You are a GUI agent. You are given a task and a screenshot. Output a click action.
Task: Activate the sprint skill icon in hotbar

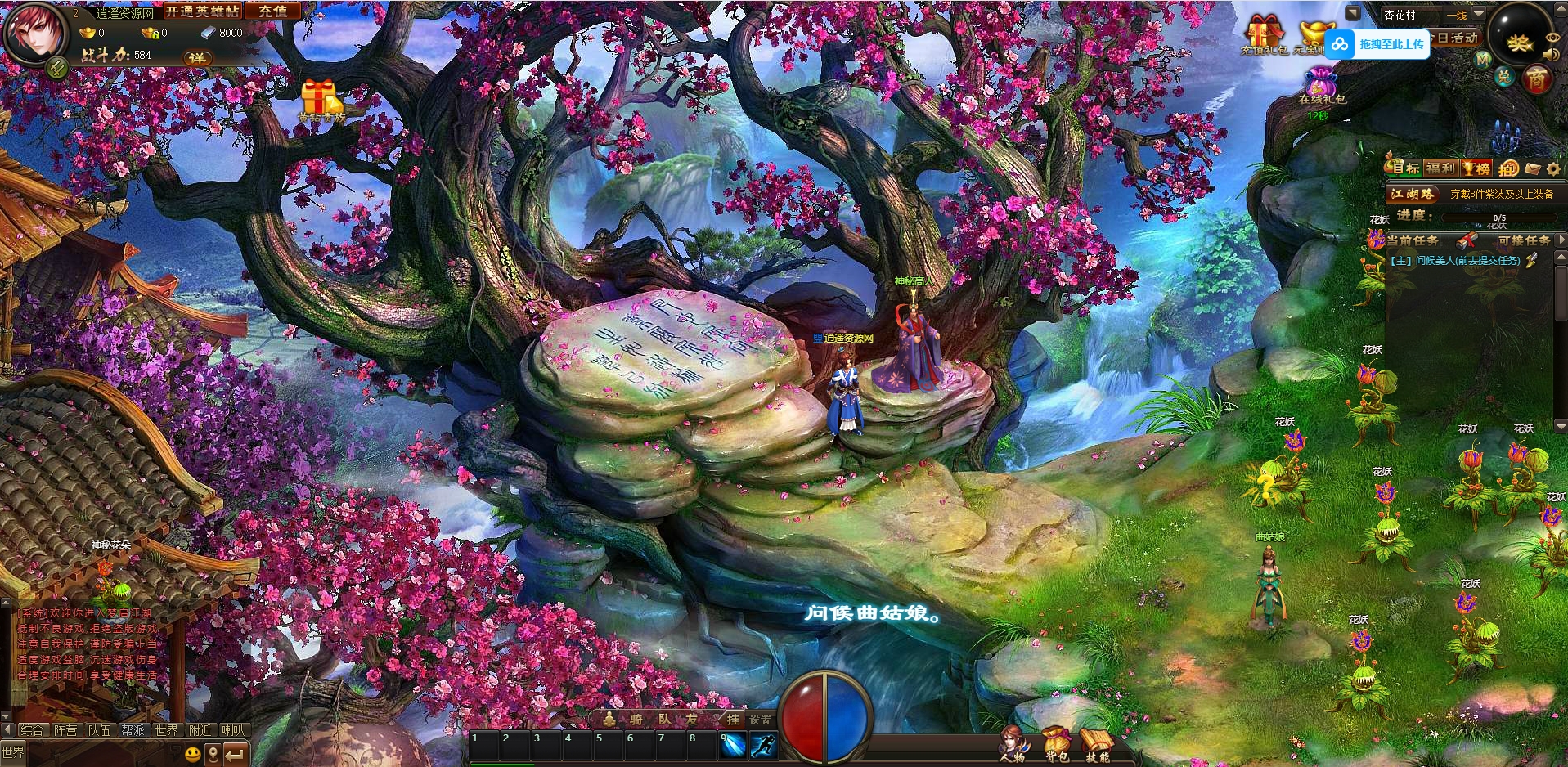click(764, 747)
